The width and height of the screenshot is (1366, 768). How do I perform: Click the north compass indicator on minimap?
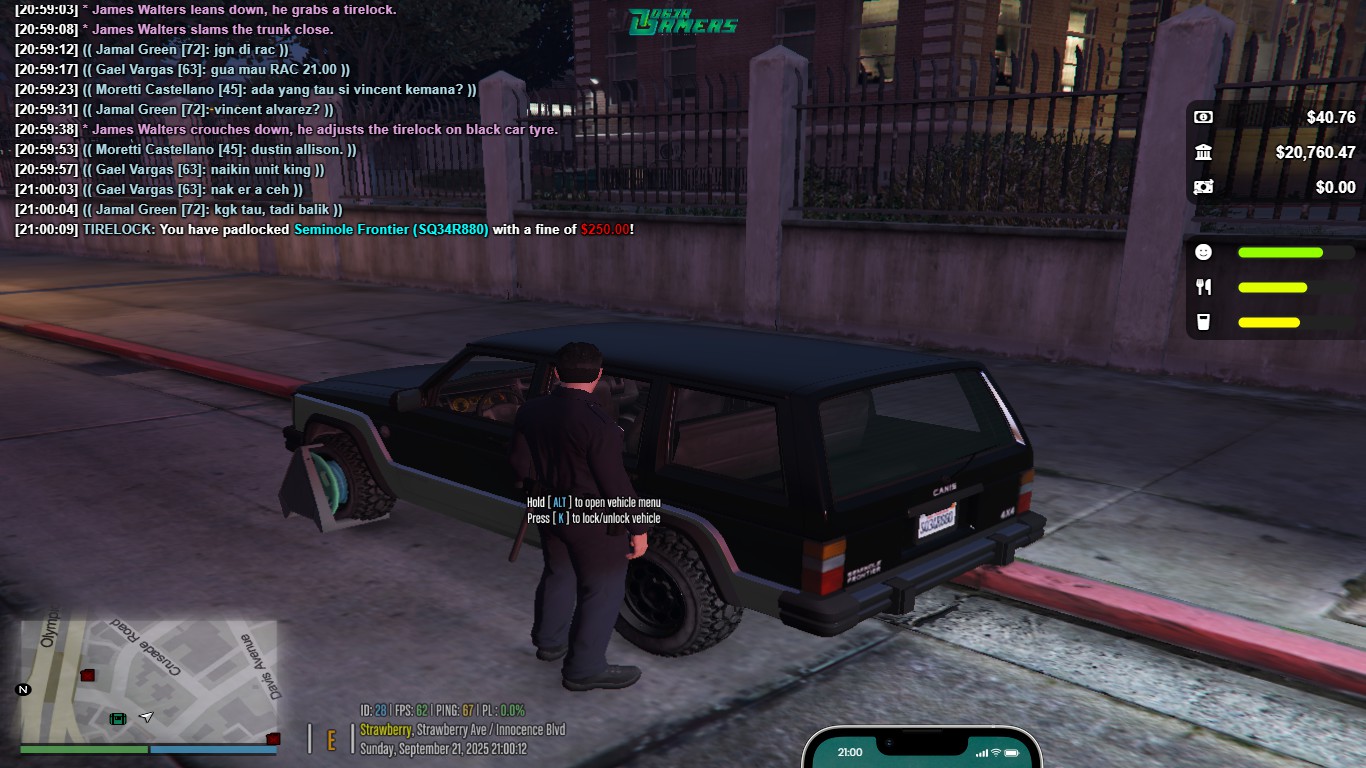tap(23, 690)
